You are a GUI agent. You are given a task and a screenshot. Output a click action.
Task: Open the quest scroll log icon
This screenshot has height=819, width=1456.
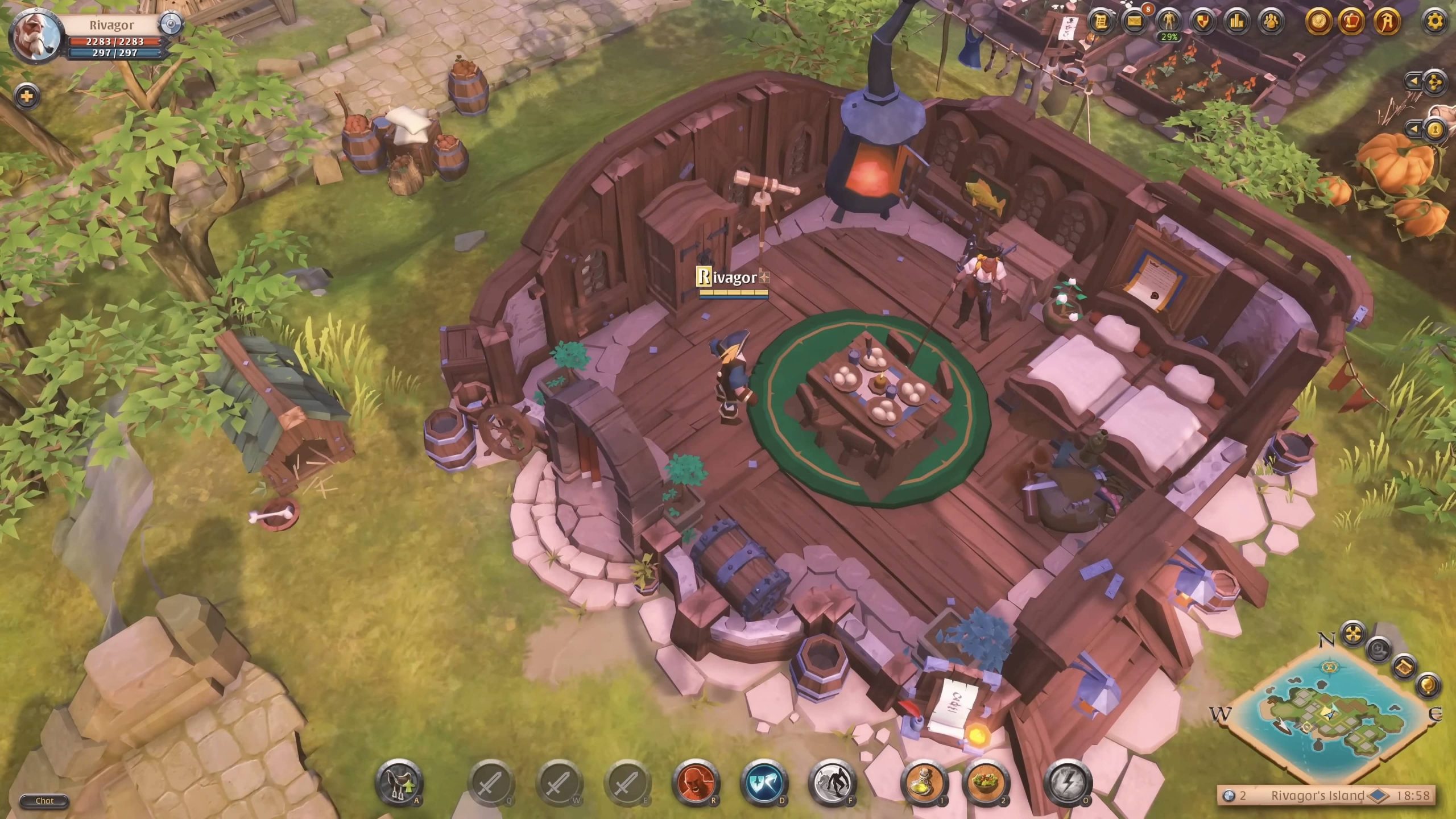pyautogui.click(x=1101, y=22)
